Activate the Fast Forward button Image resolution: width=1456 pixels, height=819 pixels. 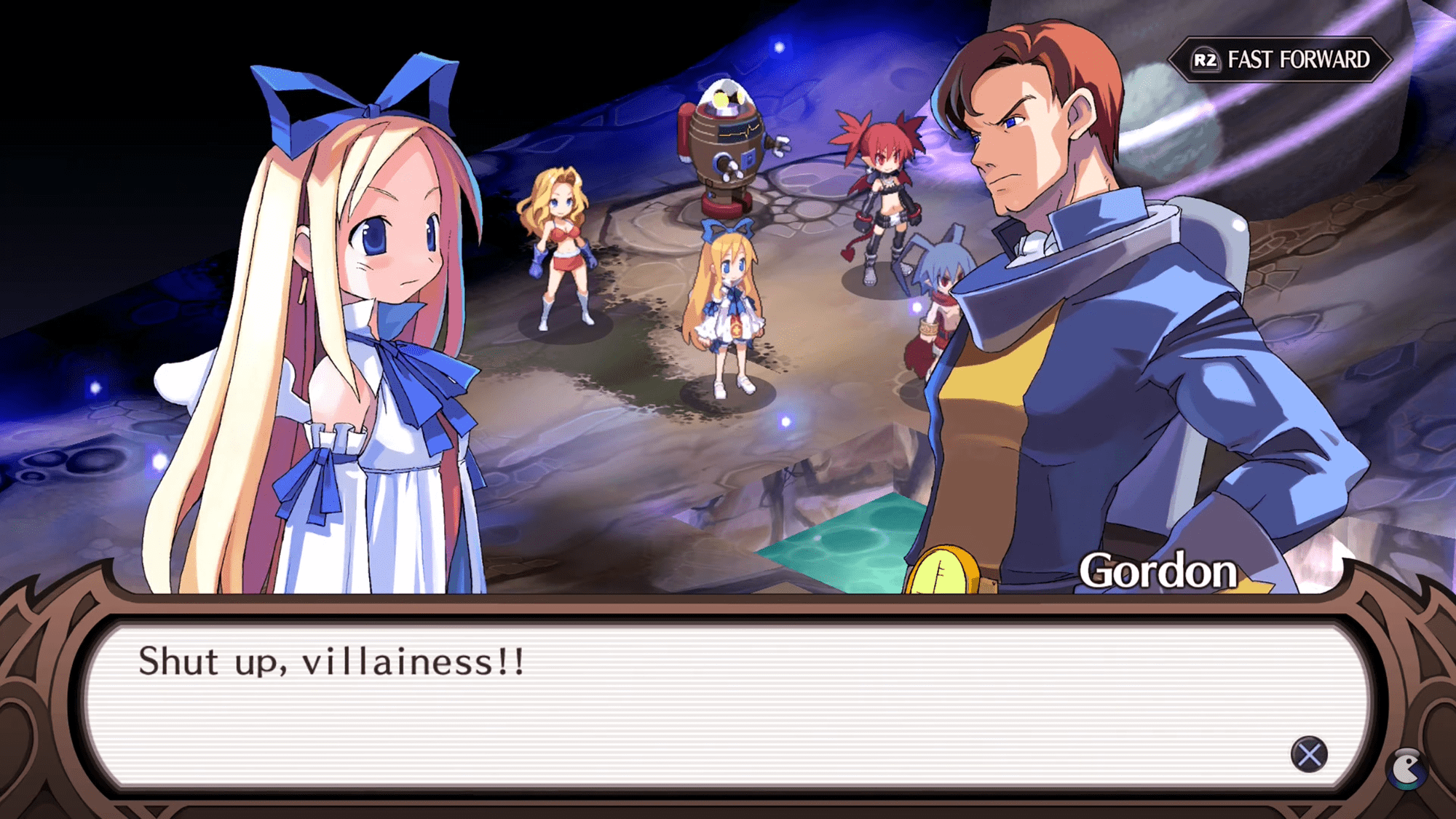[1281, 60]
